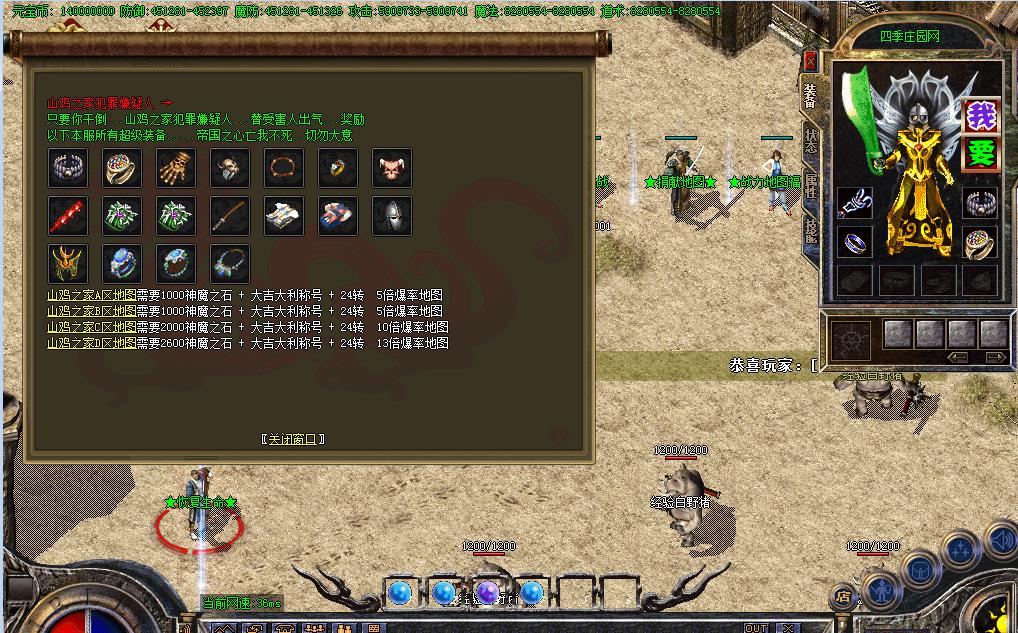Select the equipped blue ring slot

coord(855,242)
